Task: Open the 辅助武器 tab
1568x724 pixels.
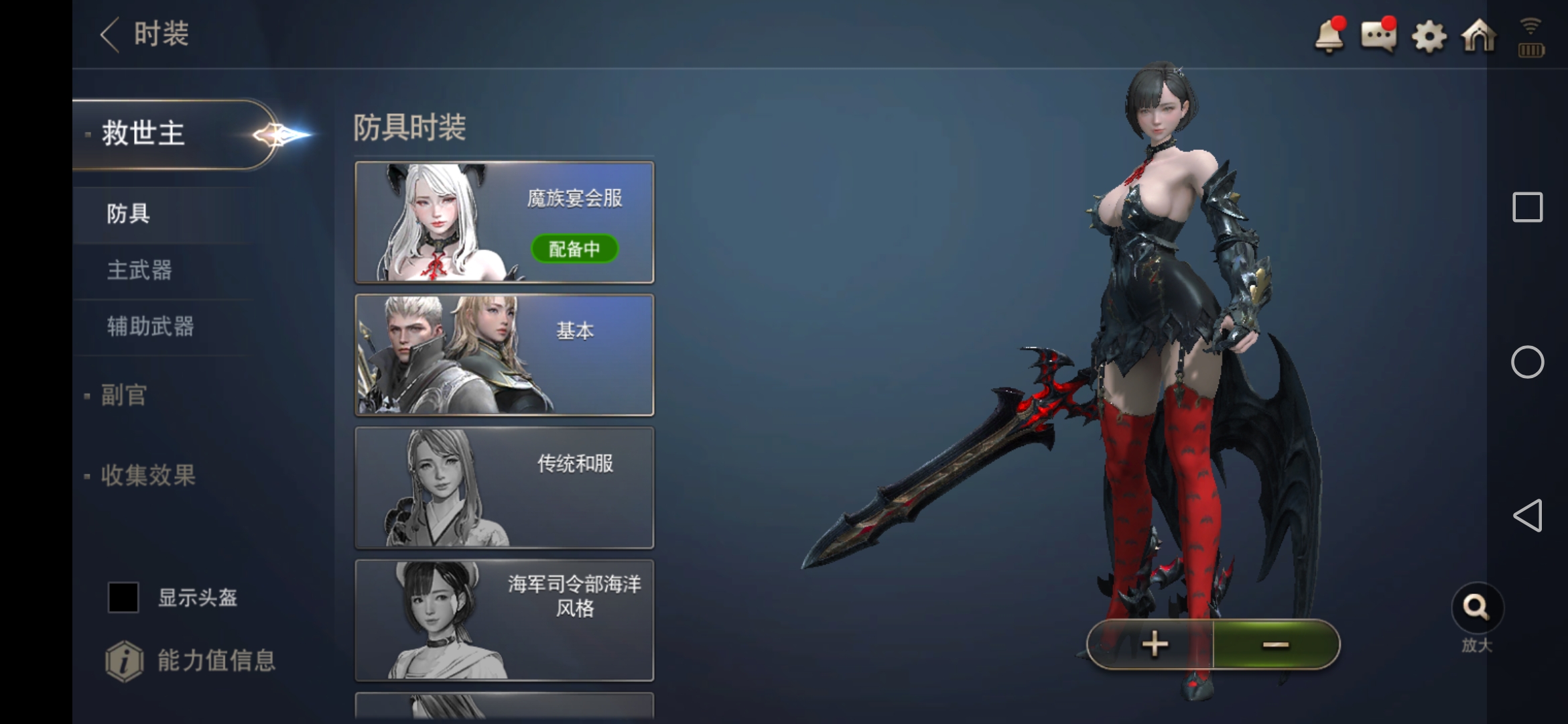Action: click(149, 326)
